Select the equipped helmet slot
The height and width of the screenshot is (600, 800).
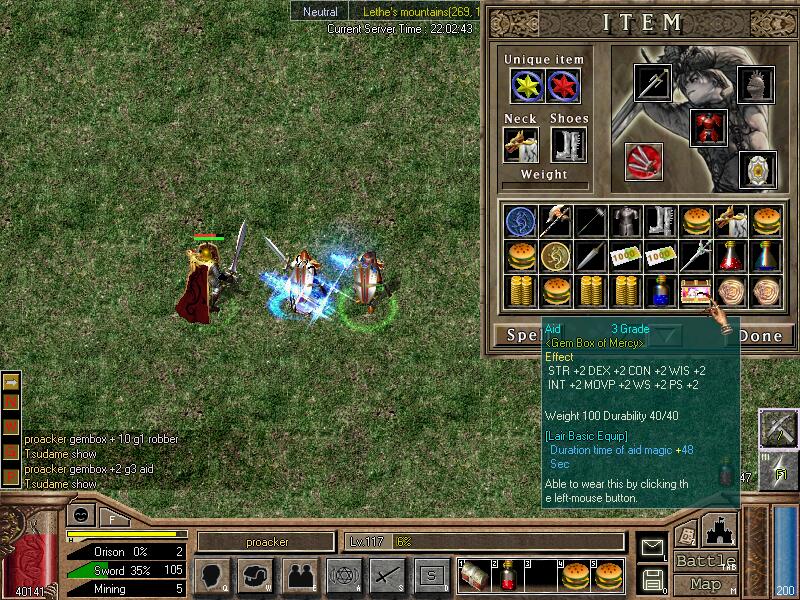pyautogui.click(x=756, y=83)
